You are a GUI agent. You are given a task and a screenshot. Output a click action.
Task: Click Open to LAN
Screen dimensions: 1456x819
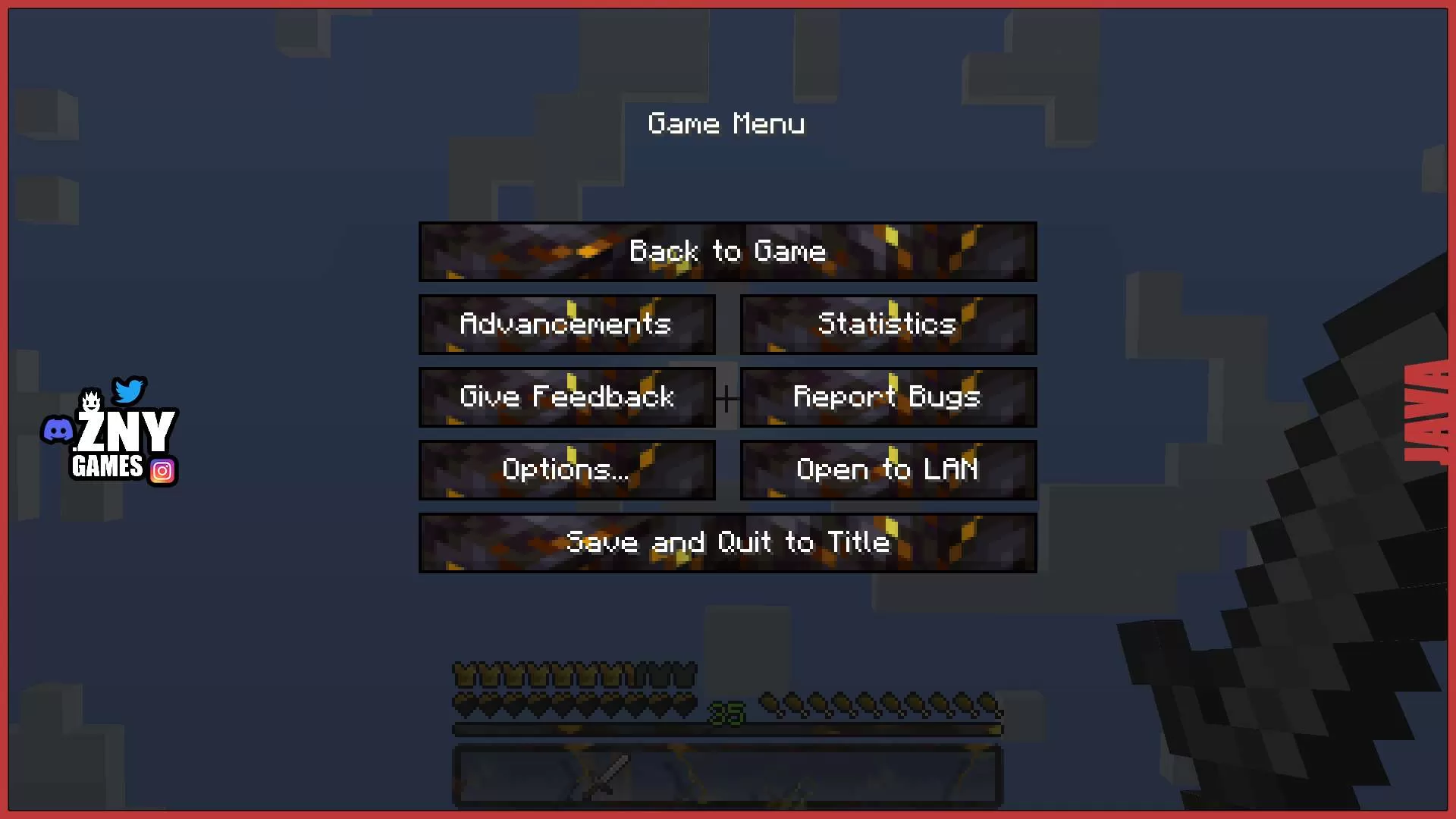(x=887, y=469)
